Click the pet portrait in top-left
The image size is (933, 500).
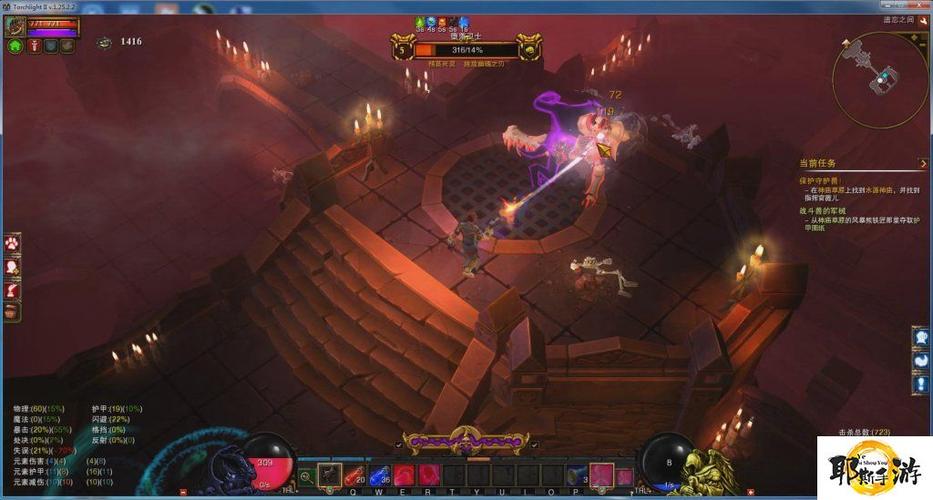point(15,24)
